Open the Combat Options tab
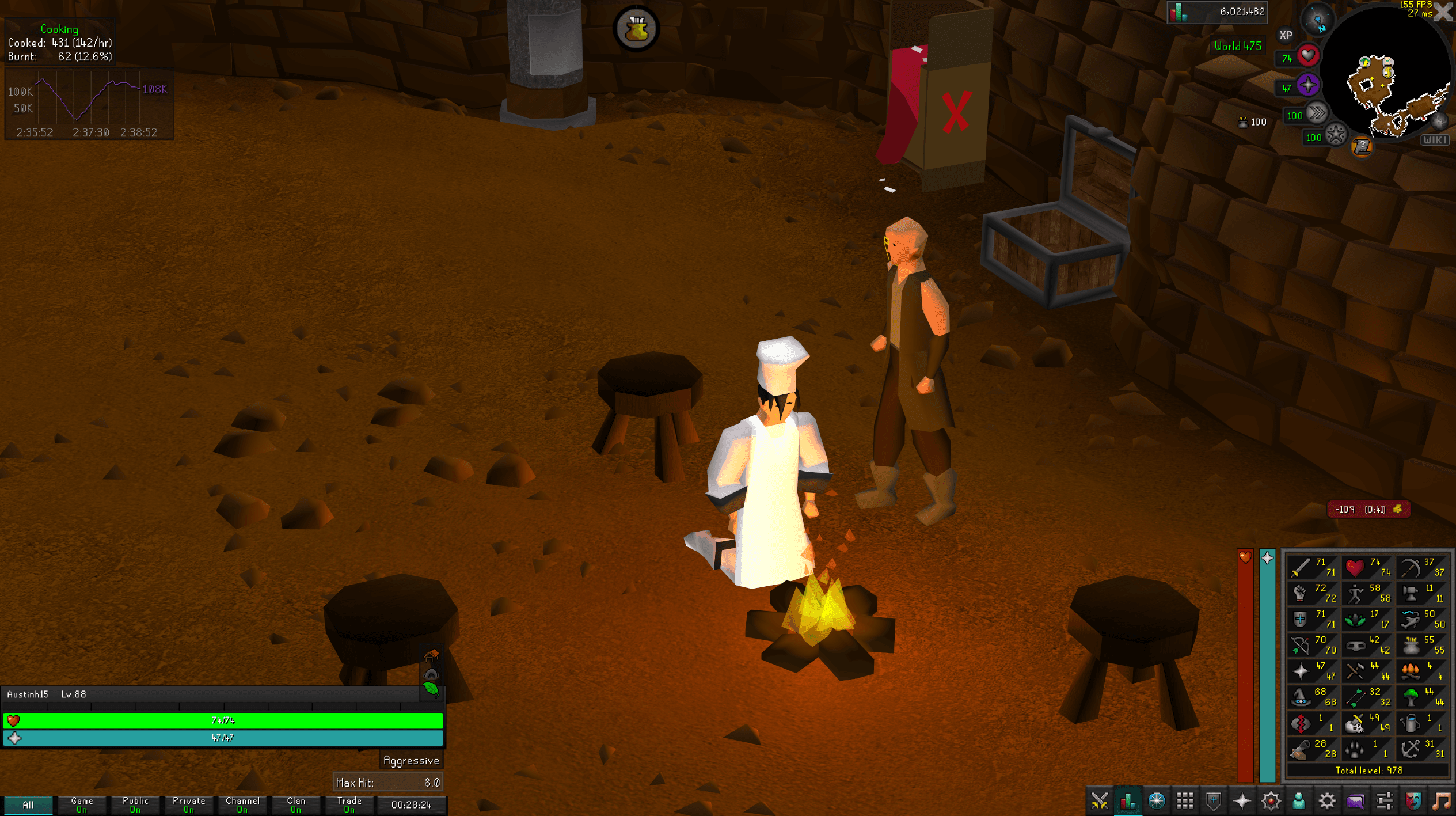 click(1100, 802)
